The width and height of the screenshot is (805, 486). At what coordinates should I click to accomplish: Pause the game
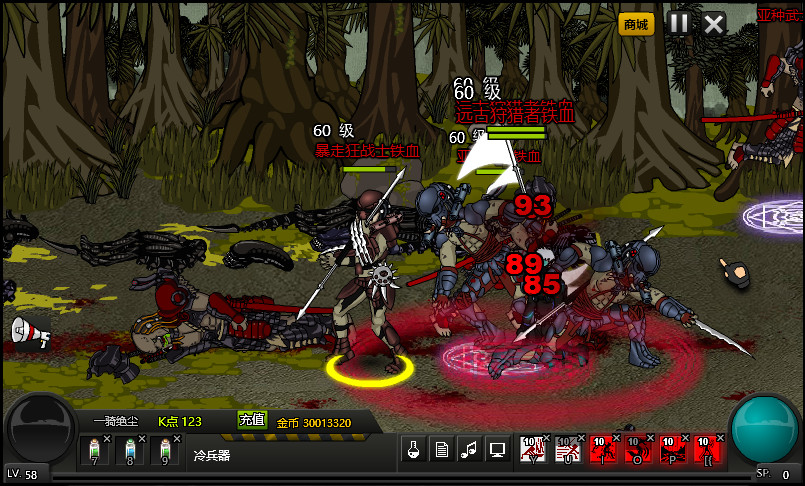[x=679, y=23]
